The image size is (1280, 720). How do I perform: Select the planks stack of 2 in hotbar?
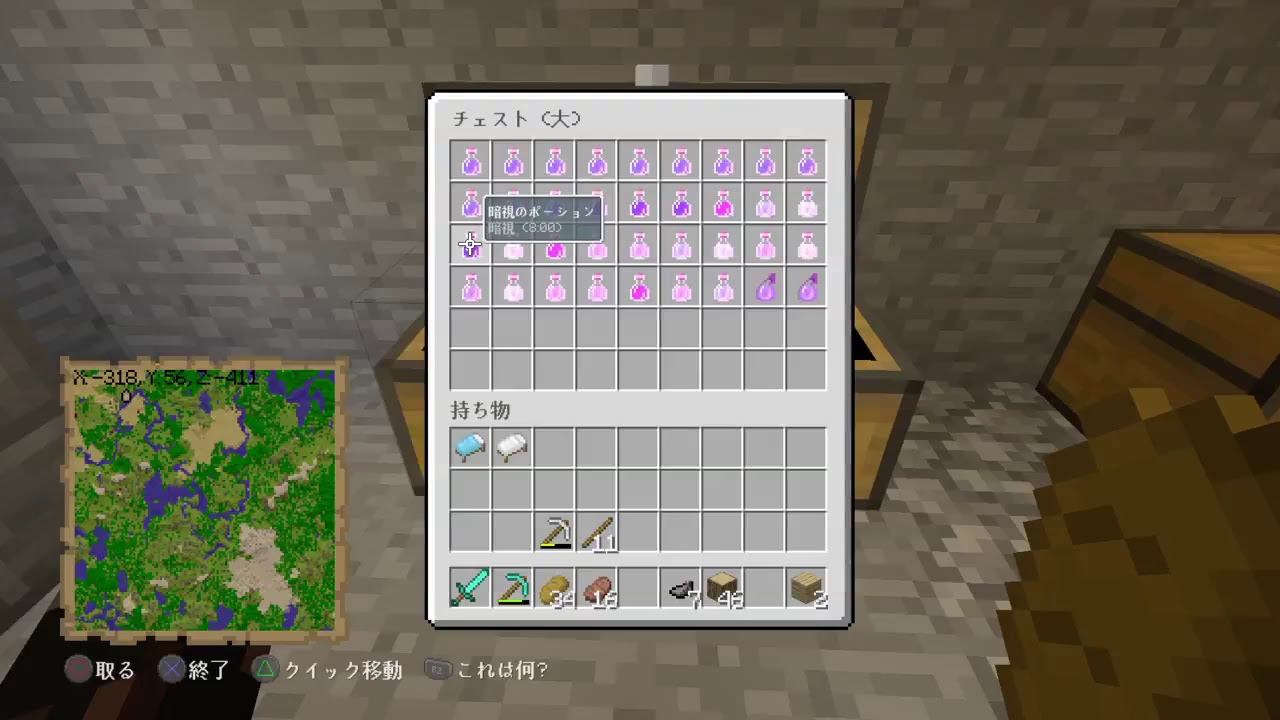806,588
